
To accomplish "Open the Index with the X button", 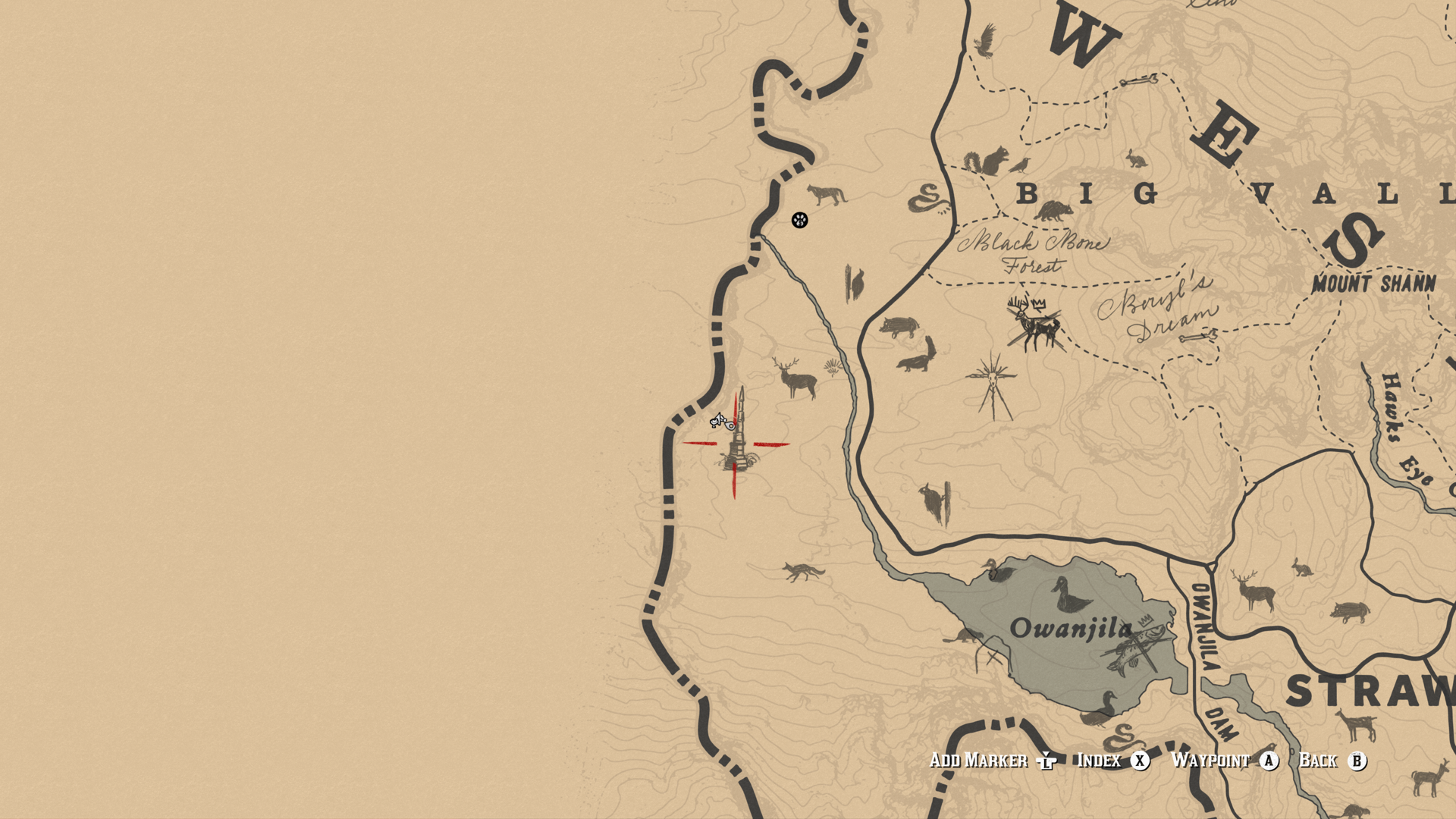I will pyautogui.click(x=1141, y=759).
